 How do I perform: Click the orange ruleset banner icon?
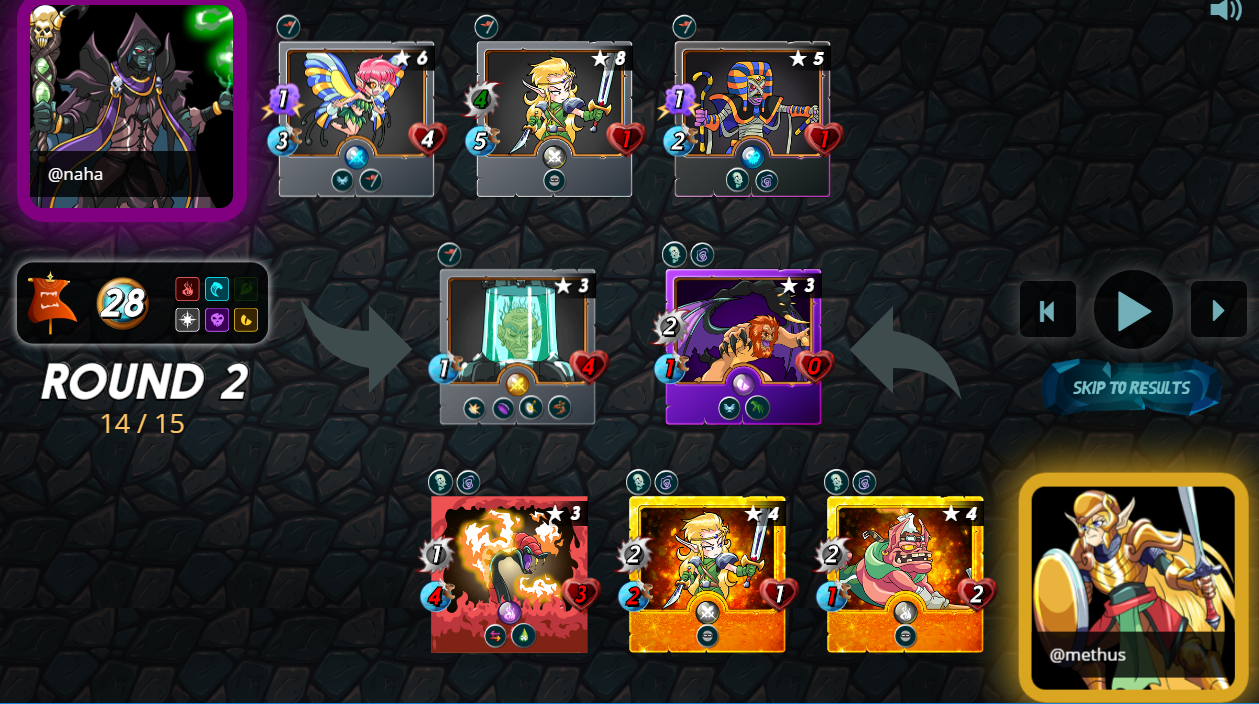point(52,303)
